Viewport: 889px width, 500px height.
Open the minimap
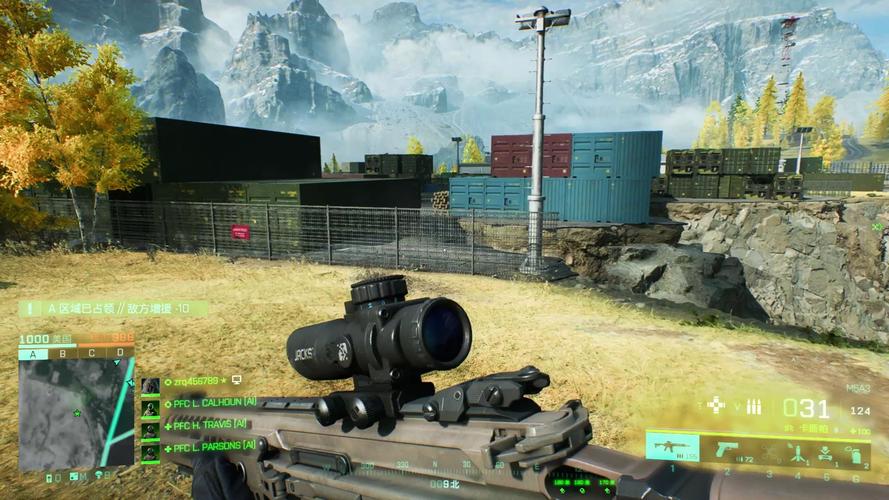(75, 413)
